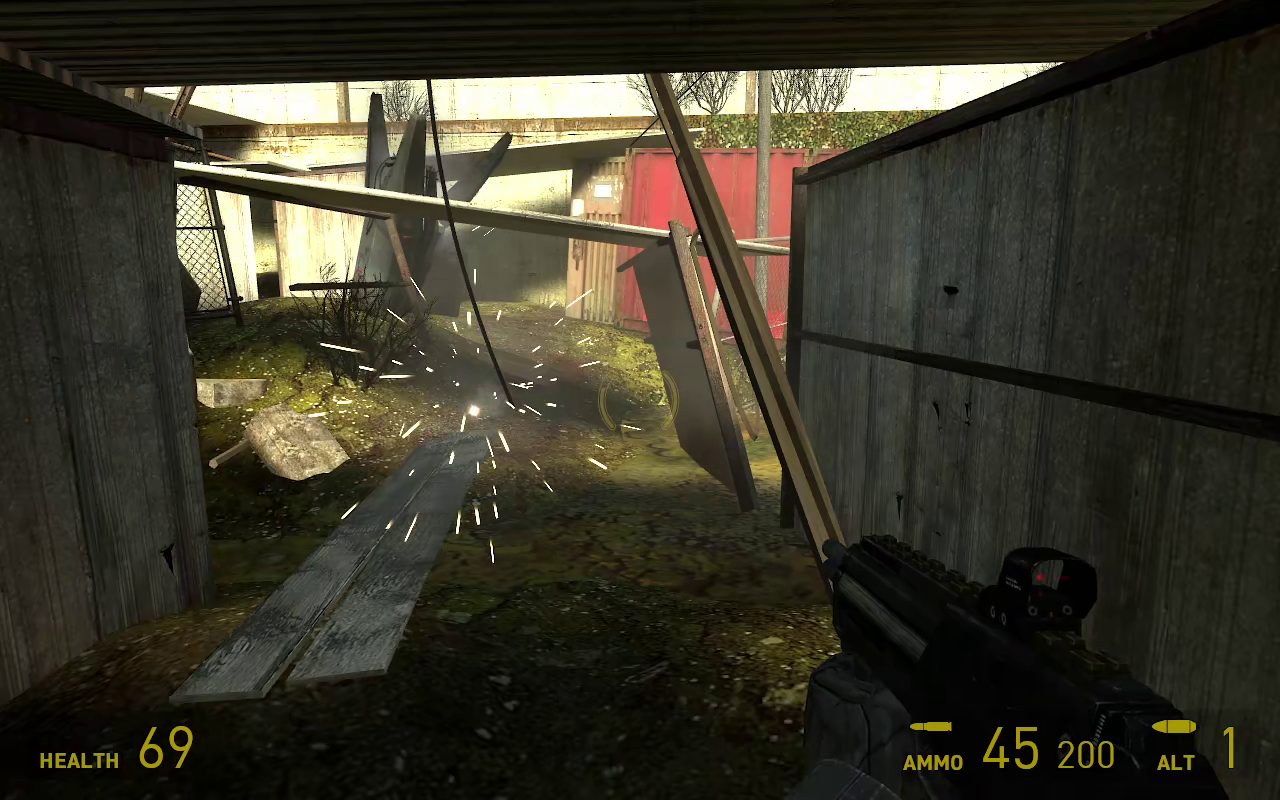Viewport: 1280px width, 800px height.
Task: Click the AMMO bullet icon
Action: click(x=930, y=729)
